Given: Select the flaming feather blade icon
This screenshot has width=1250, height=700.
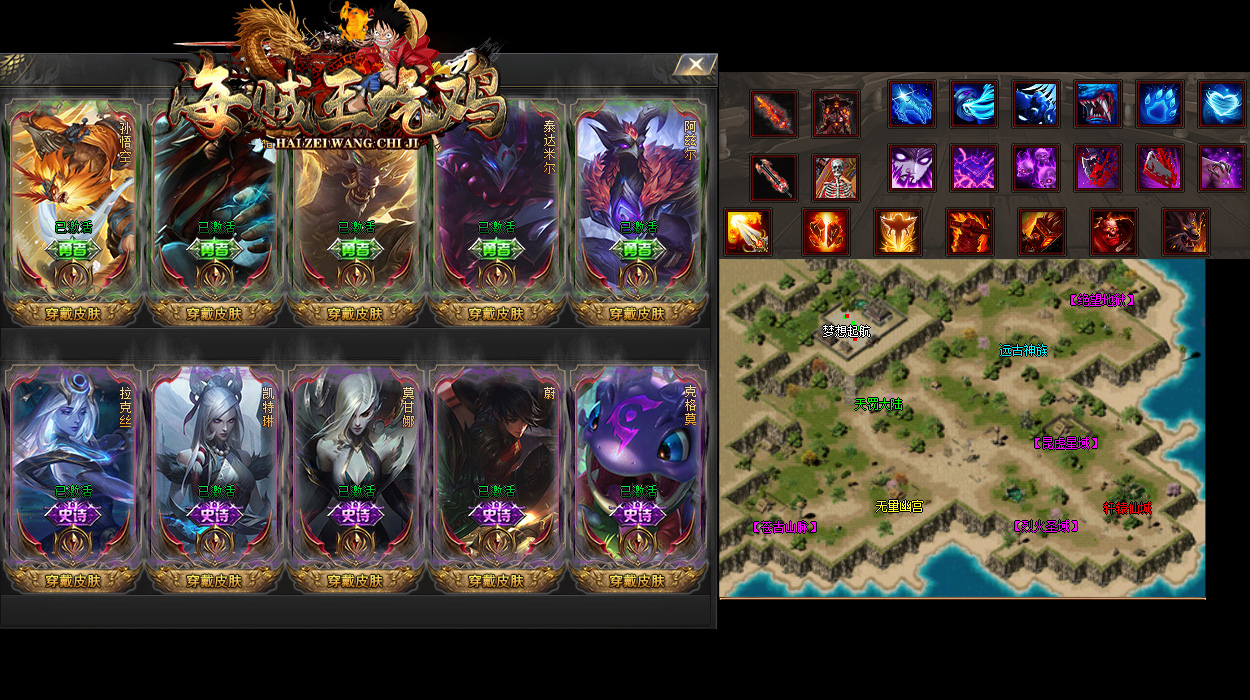Looking at the screenshot, I should (774, 113).
